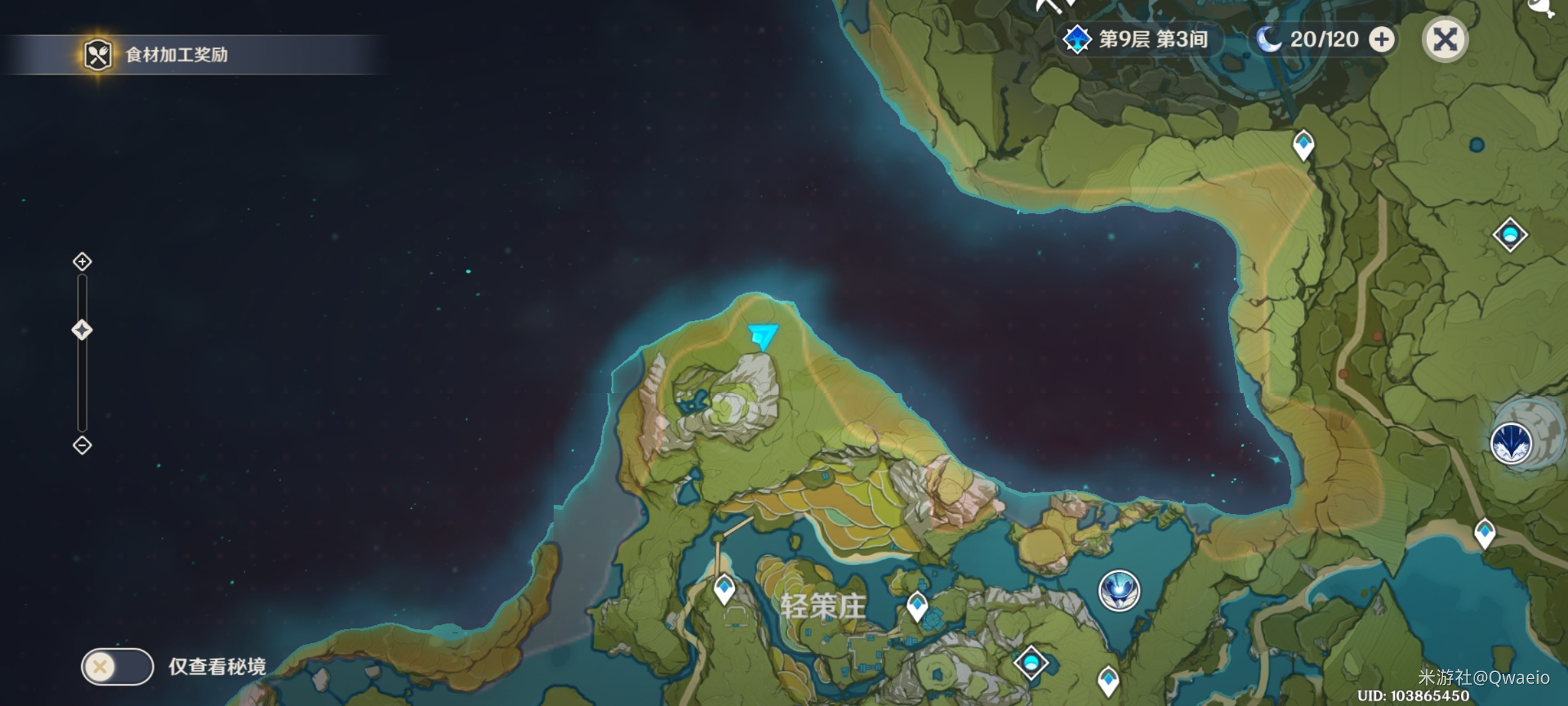This screenshot has width=1568, height=706.
Task: Select the round winged marker on the lake
Action: [1119, 590]
